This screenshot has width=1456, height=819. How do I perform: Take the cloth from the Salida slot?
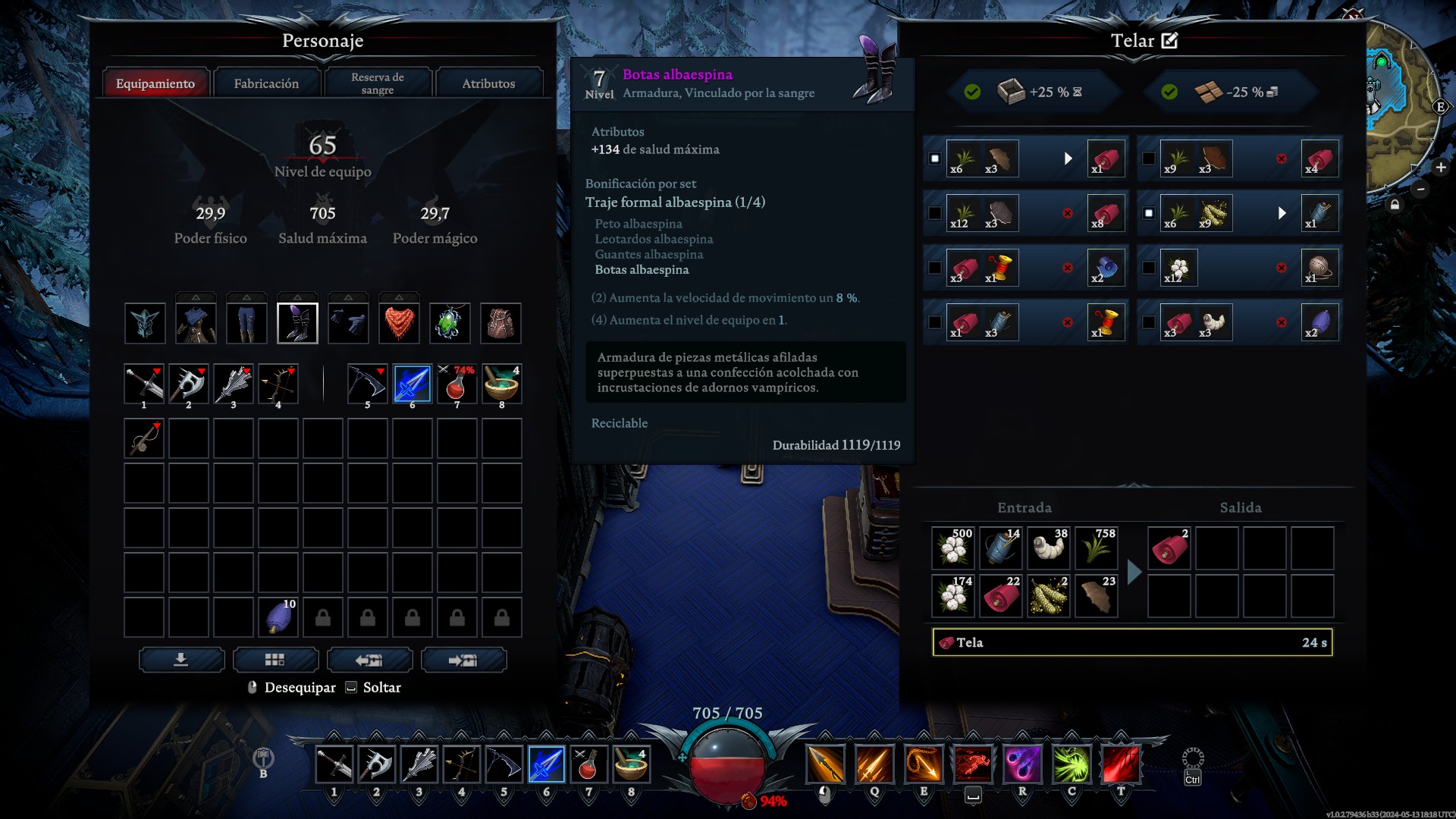(1169, 548)
